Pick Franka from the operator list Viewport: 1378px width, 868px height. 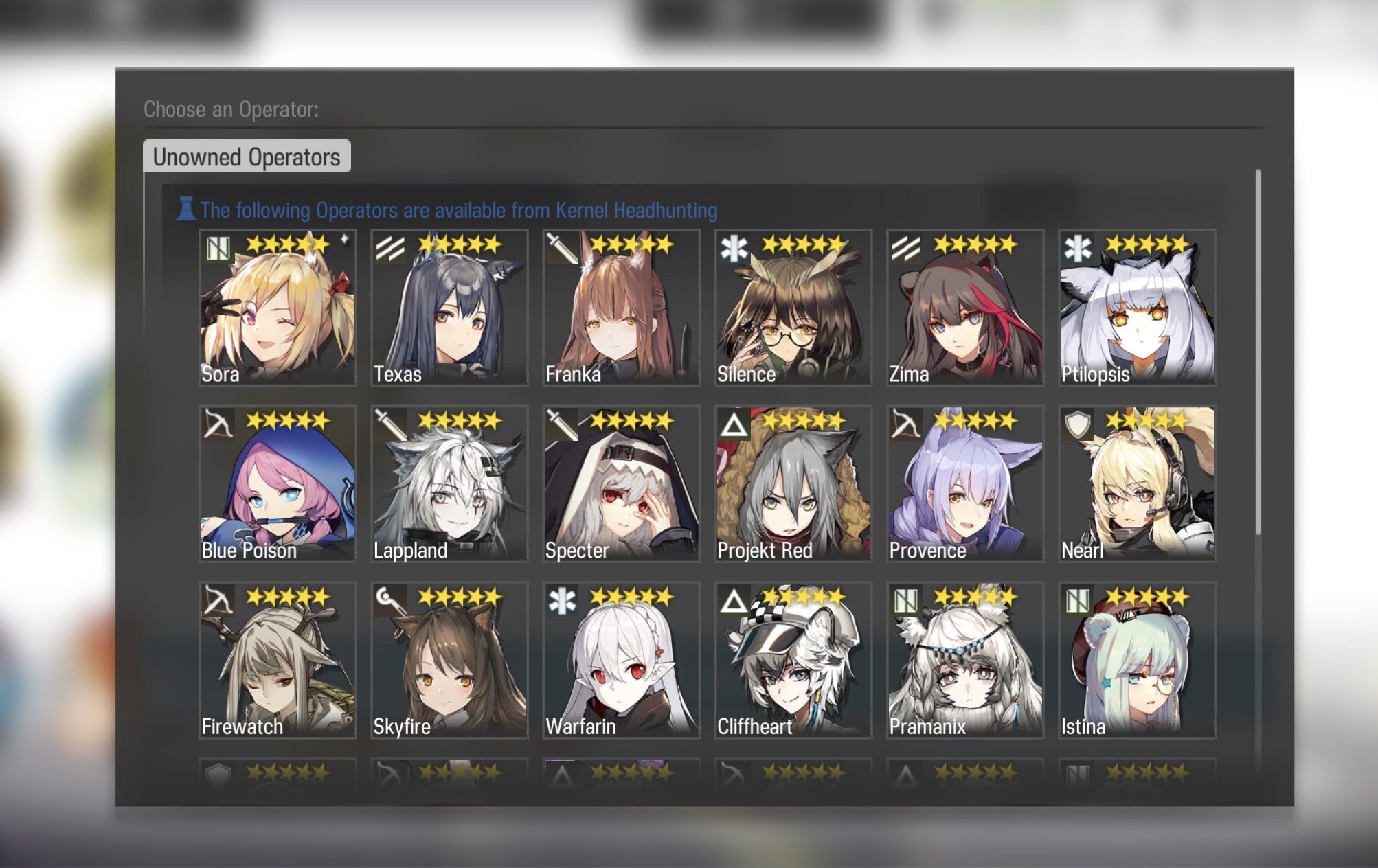click(x=621, y=308)
